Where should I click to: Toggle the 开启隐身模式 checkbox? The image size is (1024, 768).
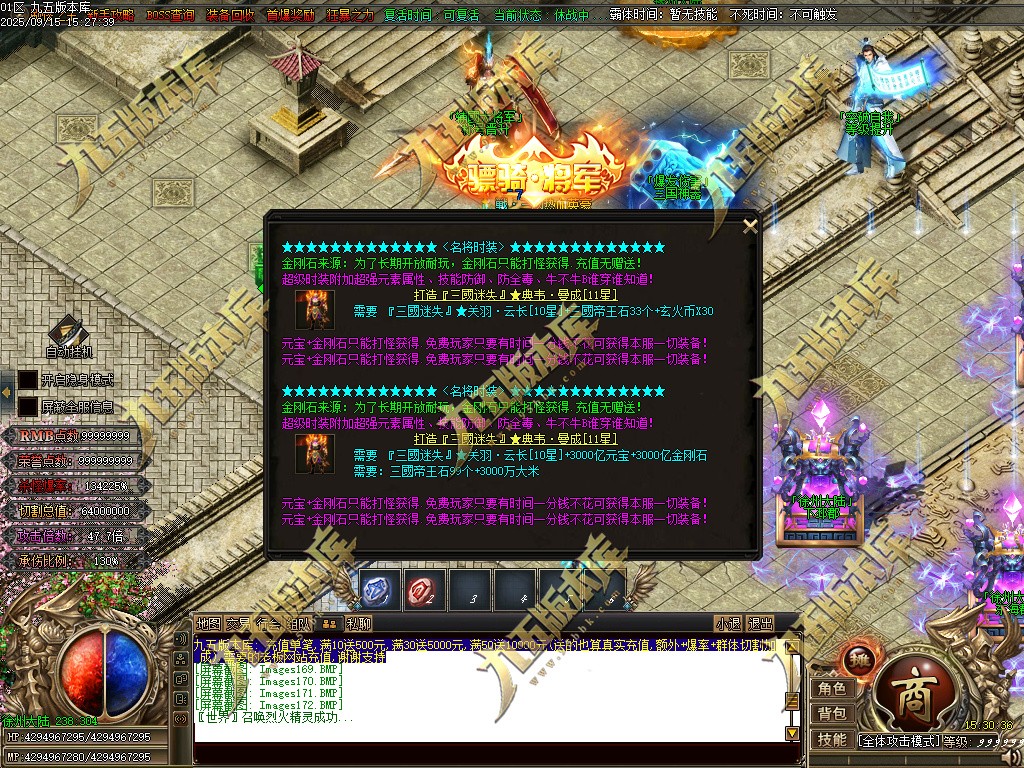[28, 380]
